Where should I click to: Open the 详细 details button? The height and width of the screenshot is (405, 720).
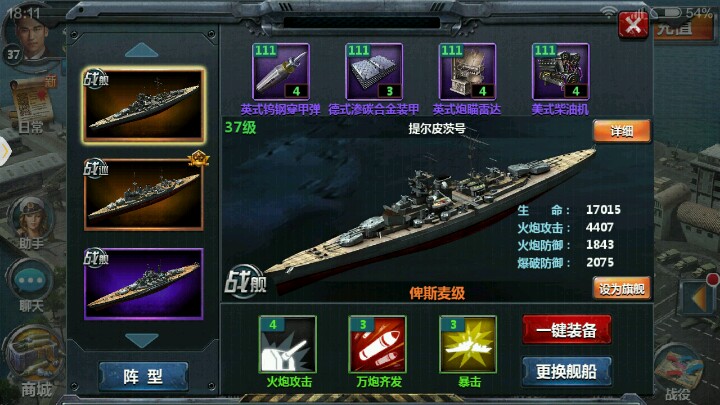[x=621, y=131]
